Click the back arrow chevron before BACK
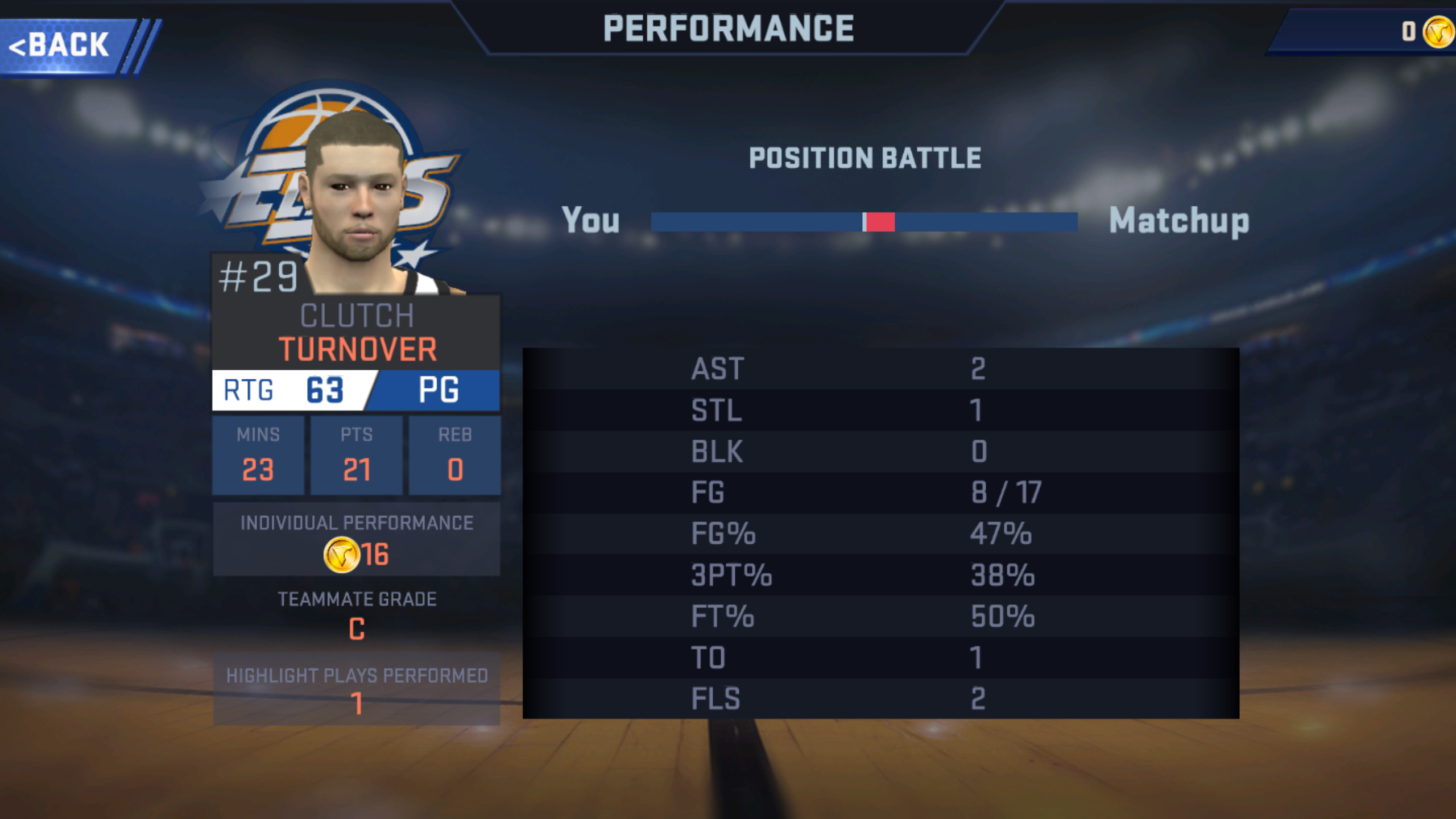Image resolution: width=1456 pixels, height=819 pixels. click(17, 45)
